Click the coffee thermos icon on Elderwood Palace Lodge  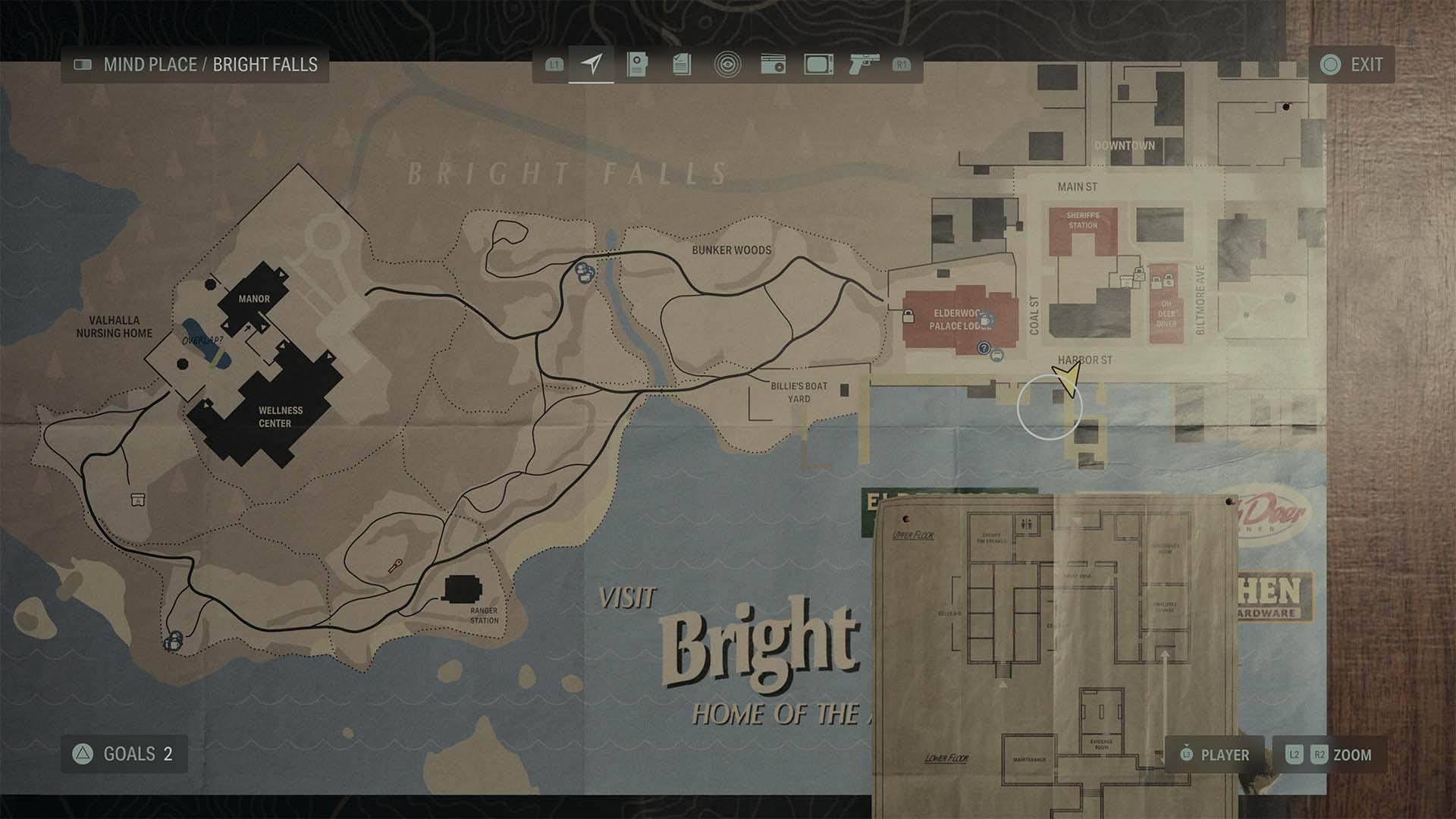[986, 321]
